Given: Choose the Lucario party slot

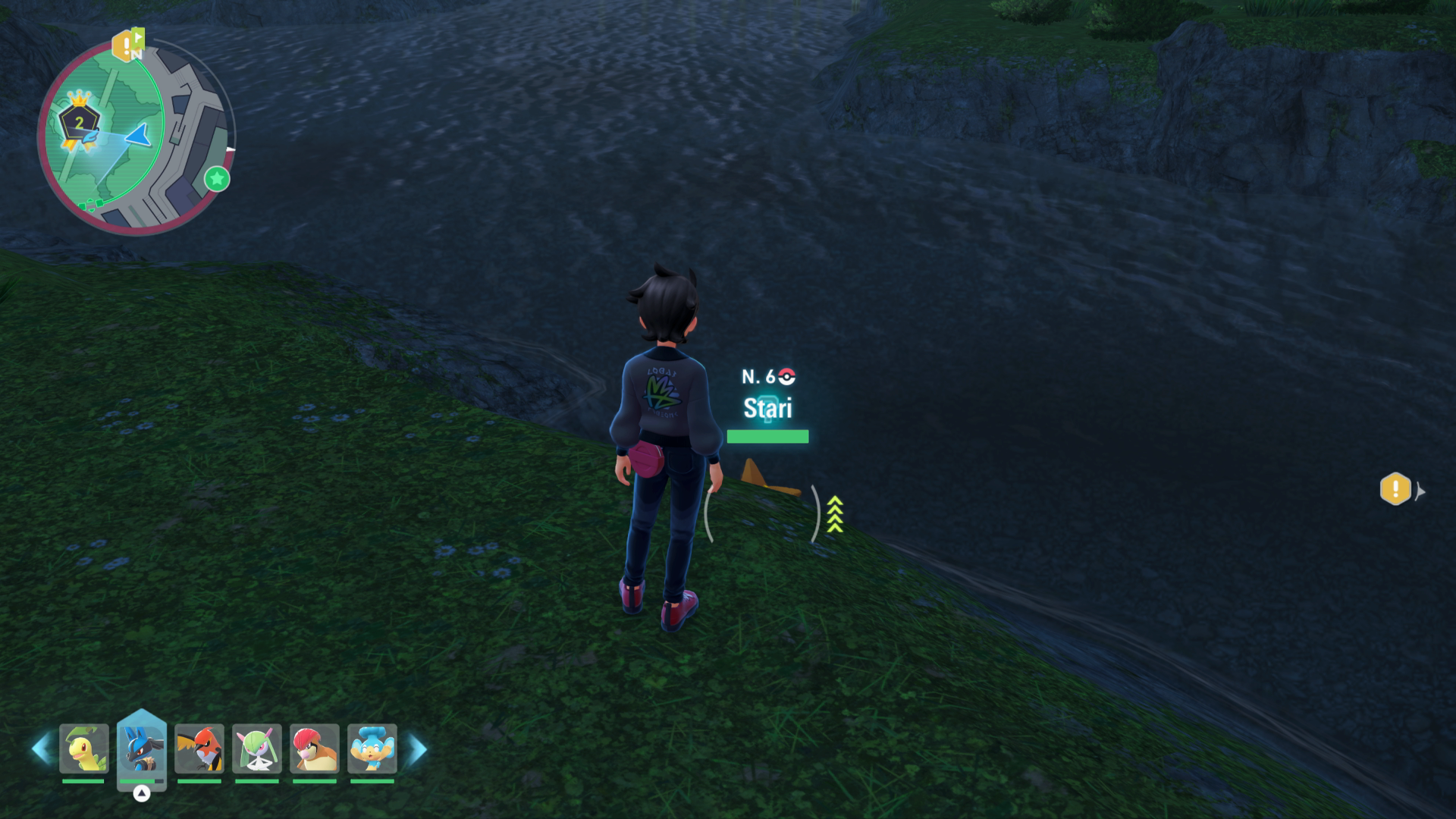Looking at the screenshot, I should click(141, 748).
